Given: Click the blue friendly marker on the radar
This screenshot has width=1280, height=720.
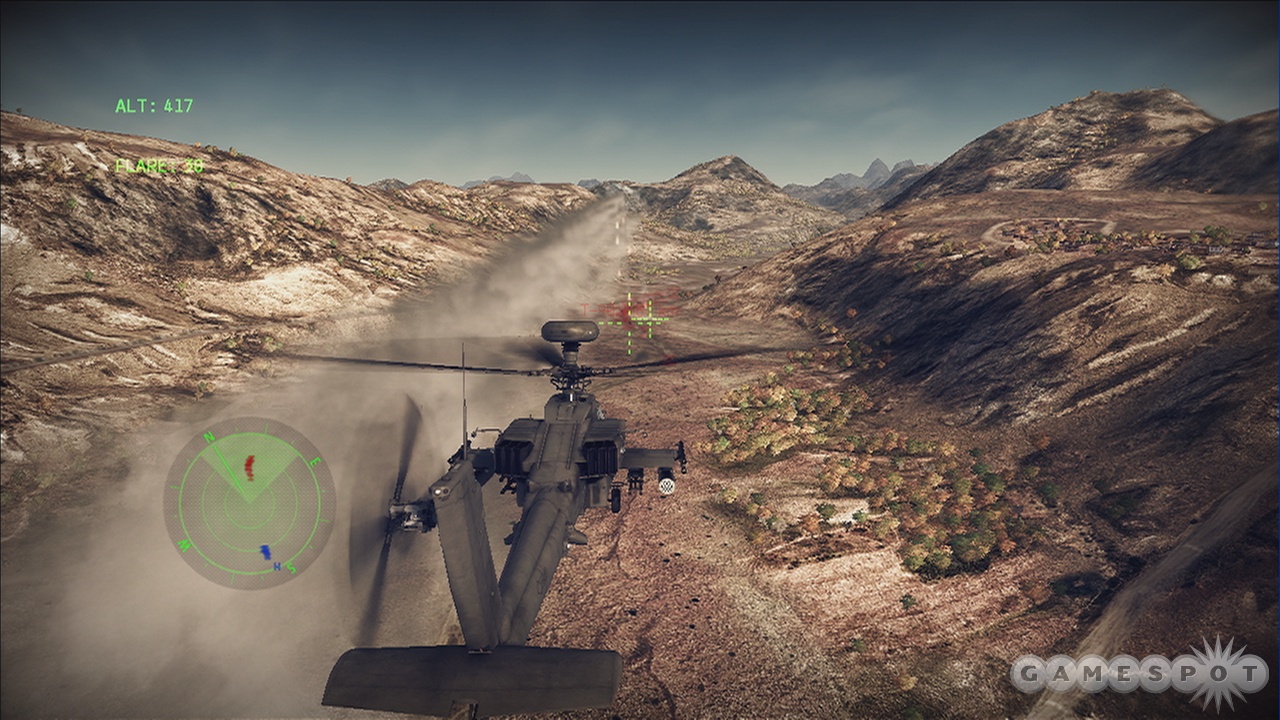Looking at the screenshot, I should point(265,549).
